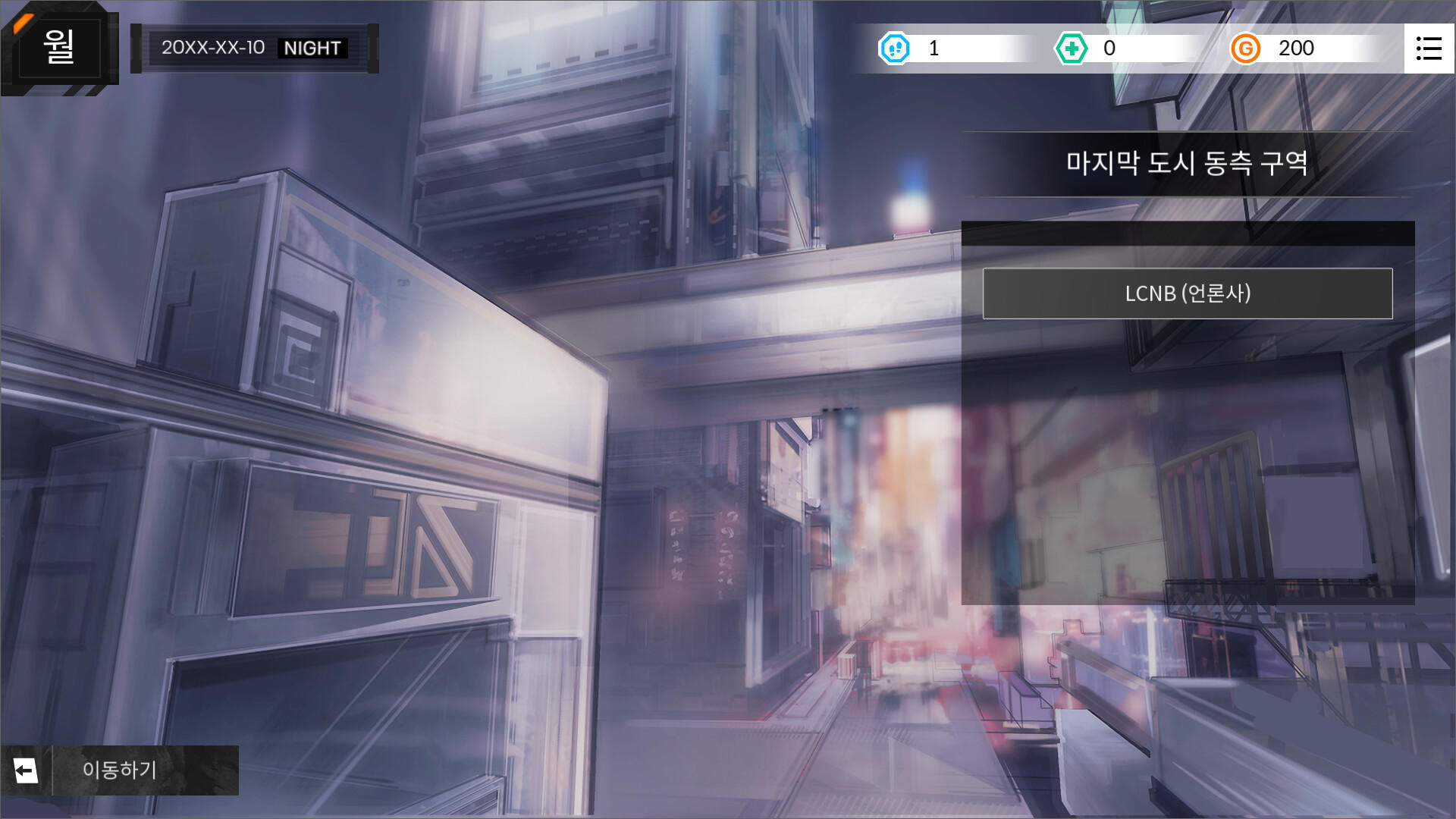Select the LCNB (언론사) destination button
This screenshot has width=1456, height=819.
pyautogui.click(x=1187, y=294)
